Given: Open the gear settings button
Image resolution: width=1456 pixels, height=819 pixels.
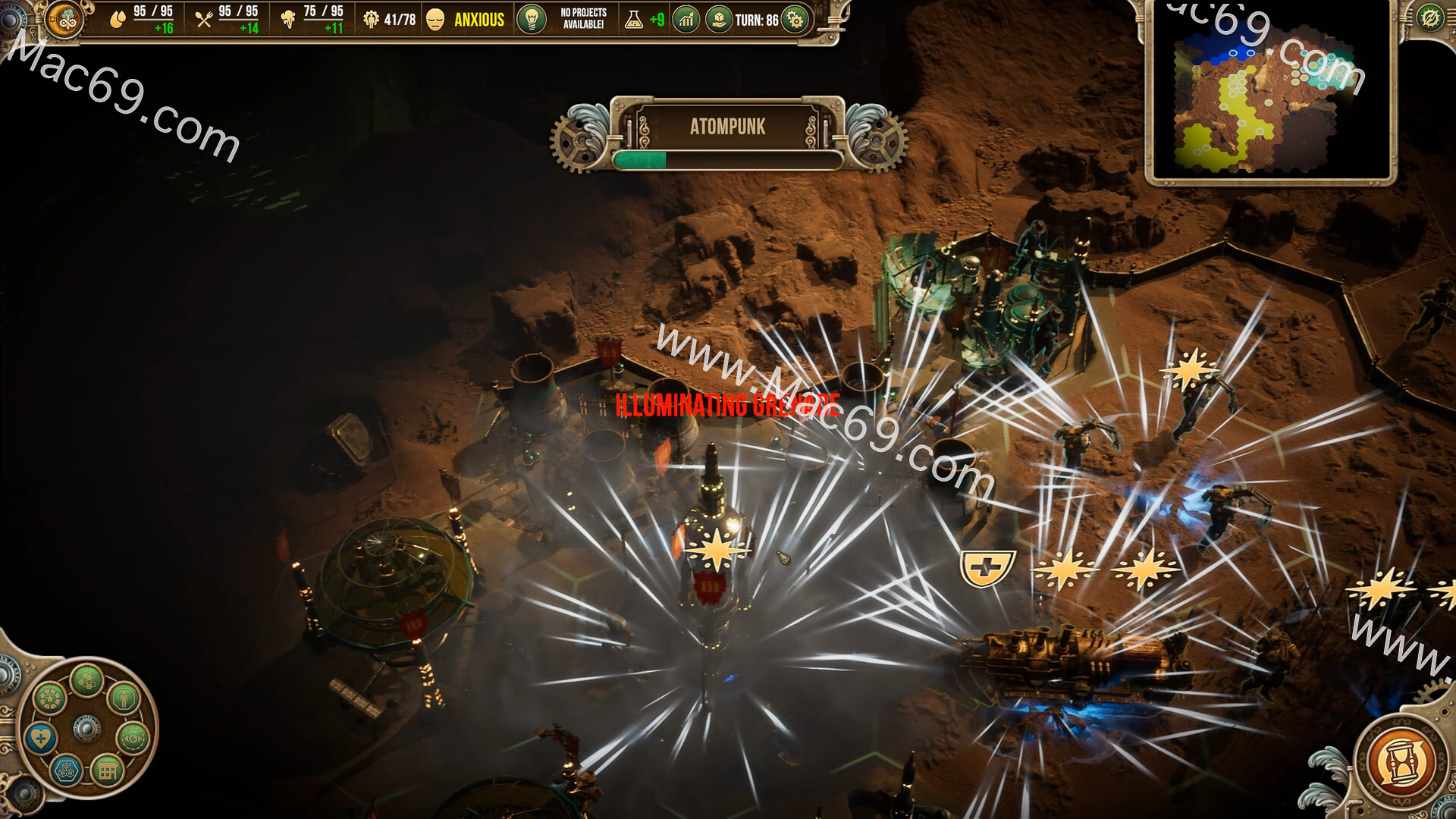Looking at the screenshot, I should 795,20.
